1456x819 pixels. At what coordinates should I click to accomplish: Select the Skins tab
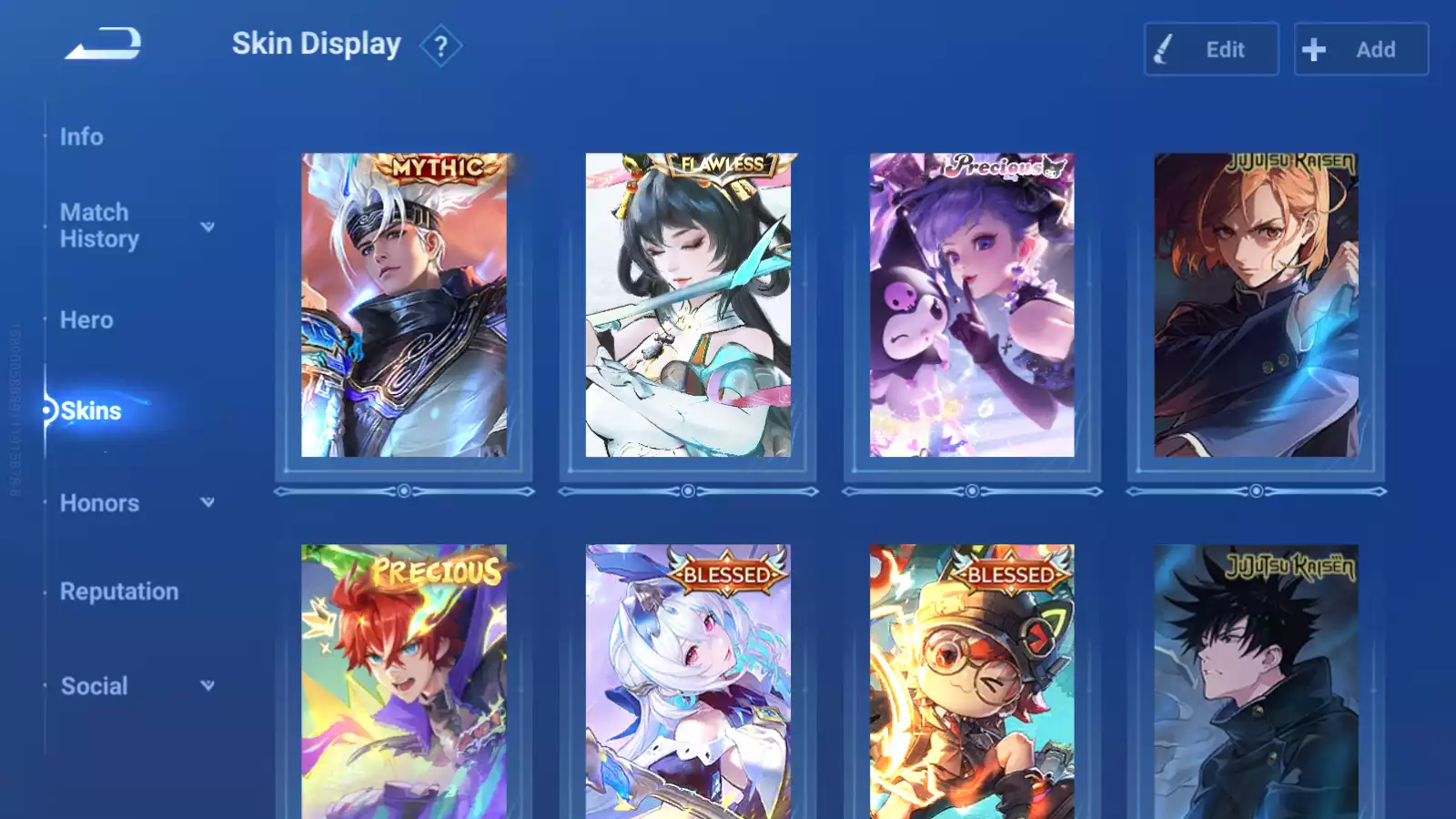click(90, 411)
